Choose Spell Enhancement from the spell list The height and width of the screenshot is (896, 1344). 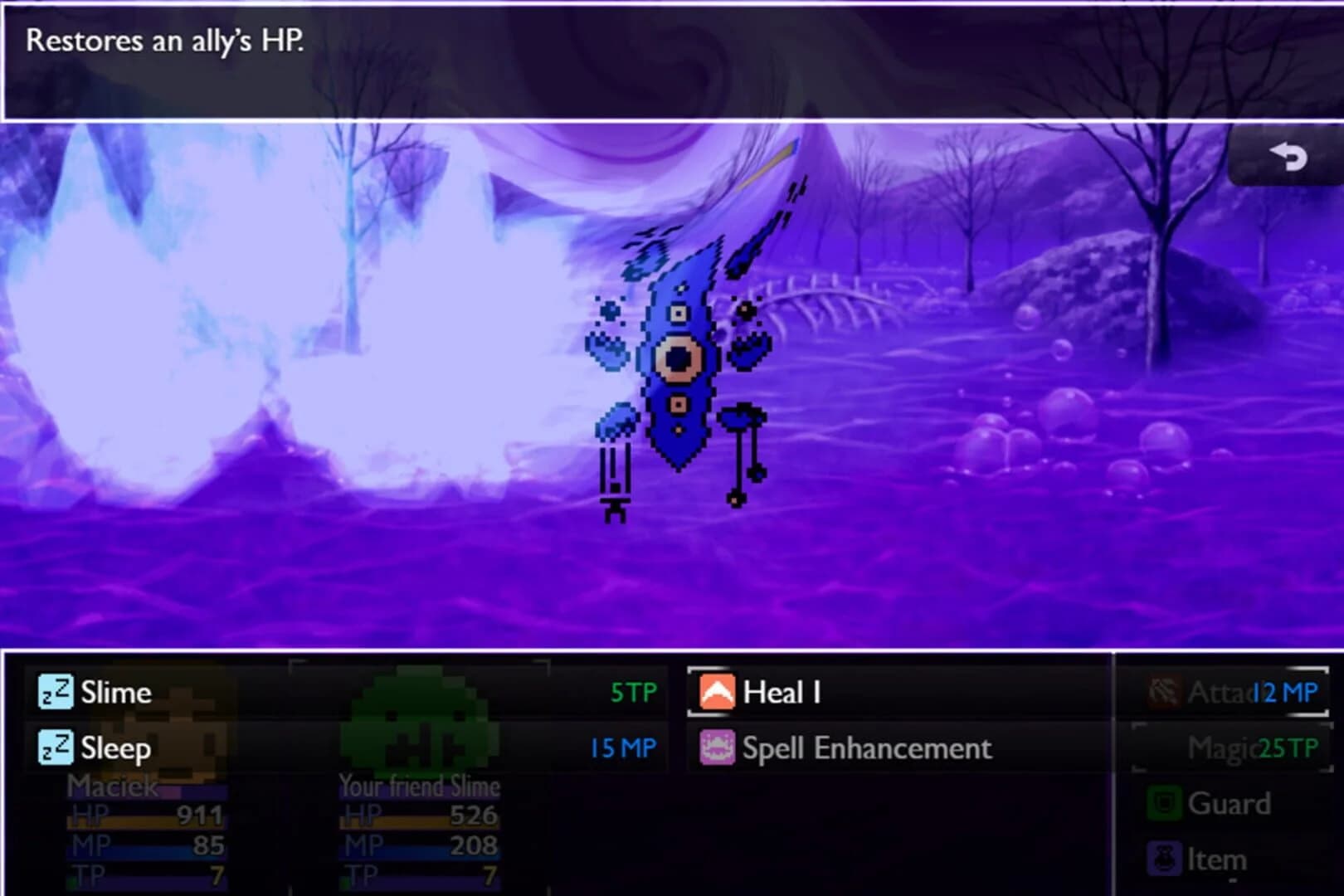(867, 747)
